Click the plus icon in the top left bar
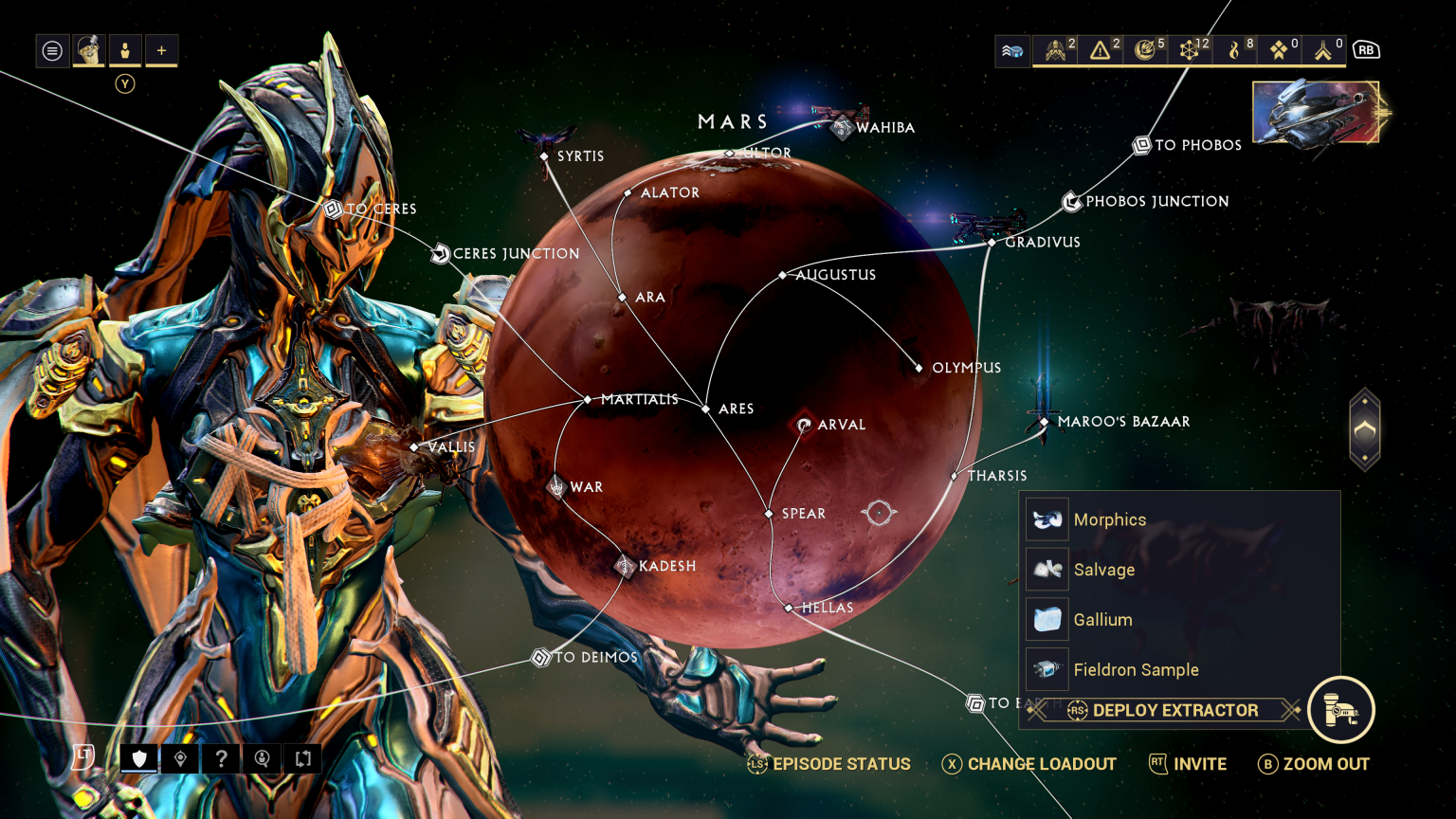This screenshot has height=819, width=1456. pos(161,50)
